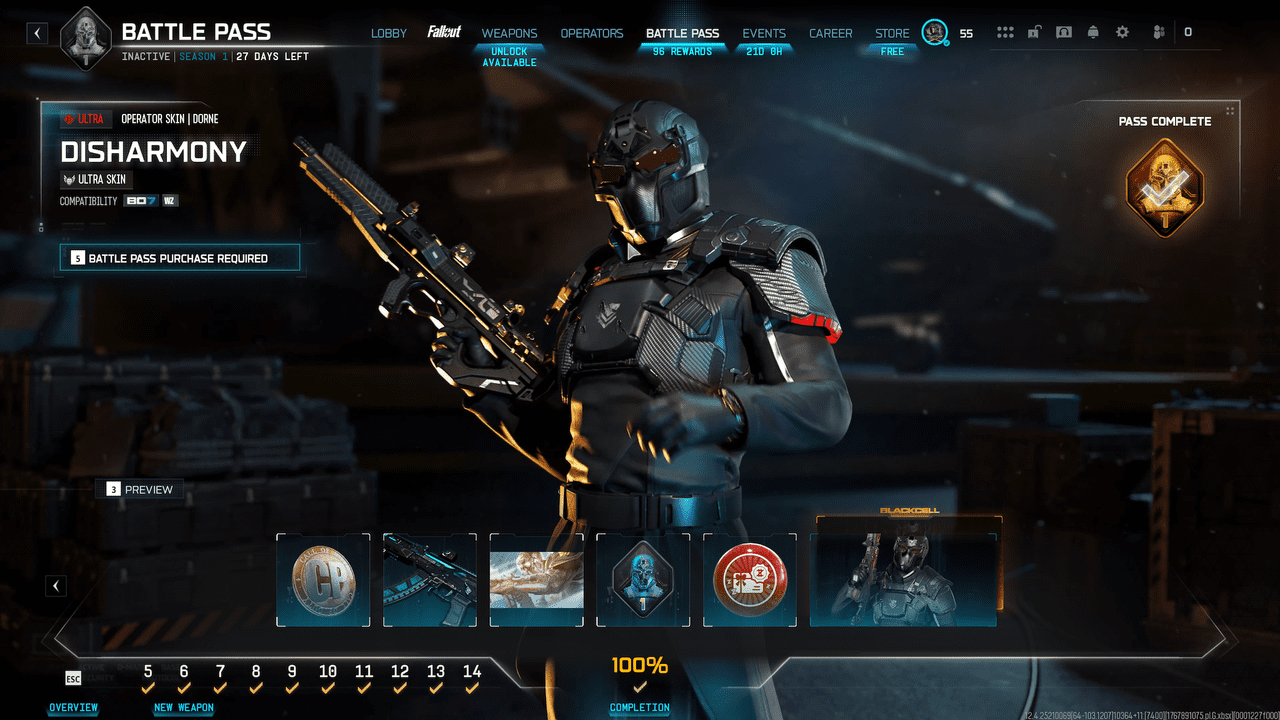
Task: Choose the red gift token reward tile
Action: [x=750, y=580]
